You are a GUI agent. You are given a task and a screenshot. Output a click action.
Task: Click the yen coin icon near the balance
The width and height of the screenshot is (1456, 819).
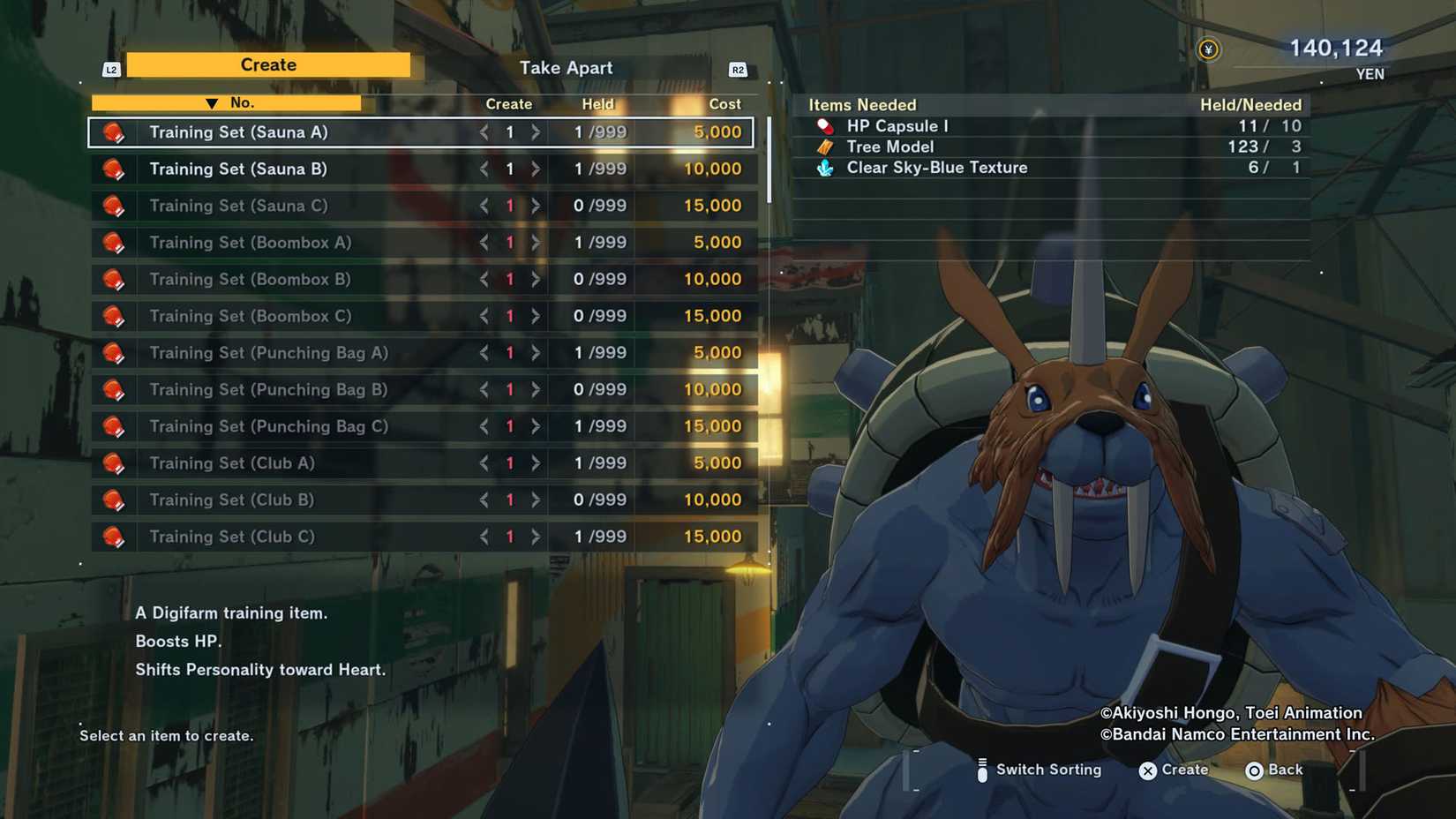tap(1209, 50)
